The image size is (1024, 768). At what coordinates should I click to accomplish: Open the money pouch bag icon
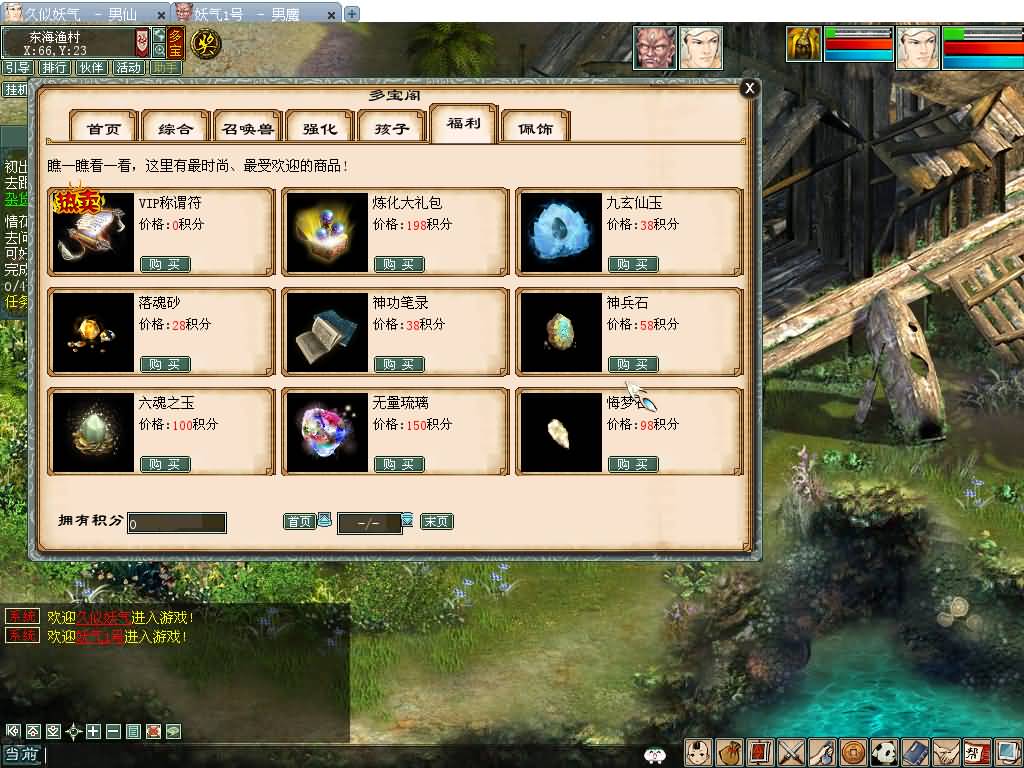[x=729, y=752]
